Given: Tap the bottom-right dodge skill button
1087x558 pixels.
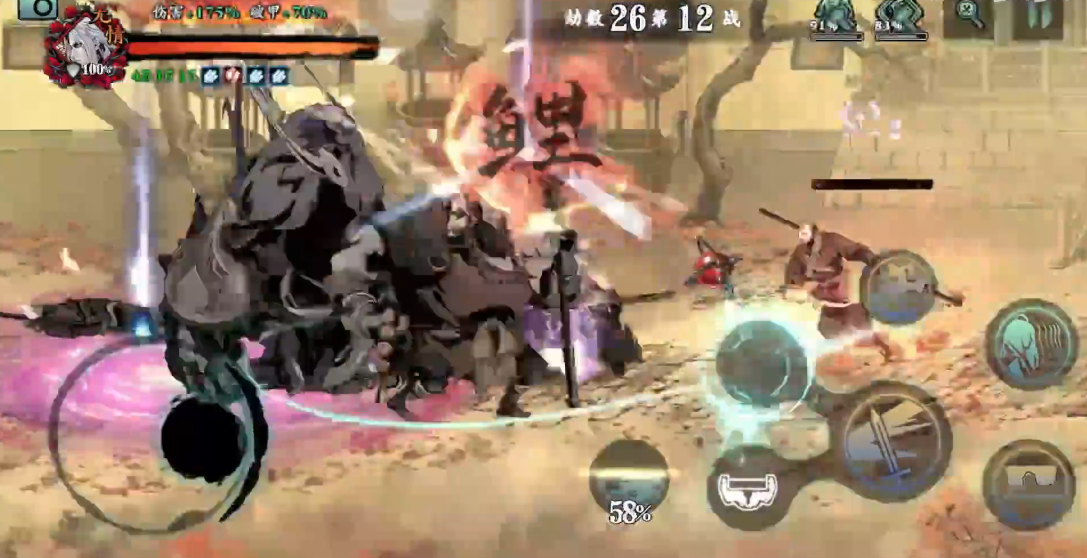Looking at the screenshot, I should pyautogui.click(x=1028, y=484).
